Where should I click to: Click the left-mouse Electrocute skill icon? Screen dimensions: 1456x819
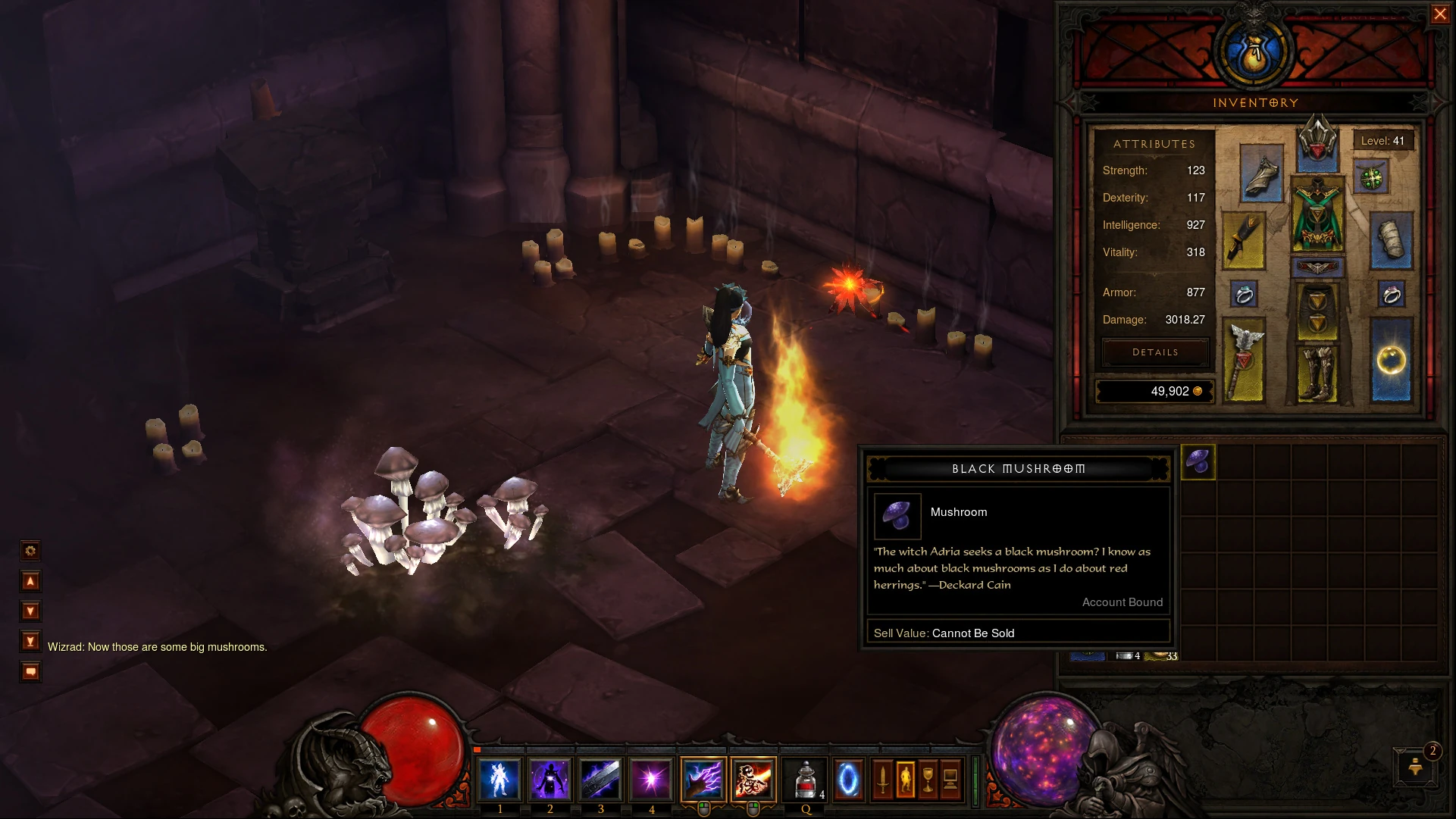click(x=702, y=780)
